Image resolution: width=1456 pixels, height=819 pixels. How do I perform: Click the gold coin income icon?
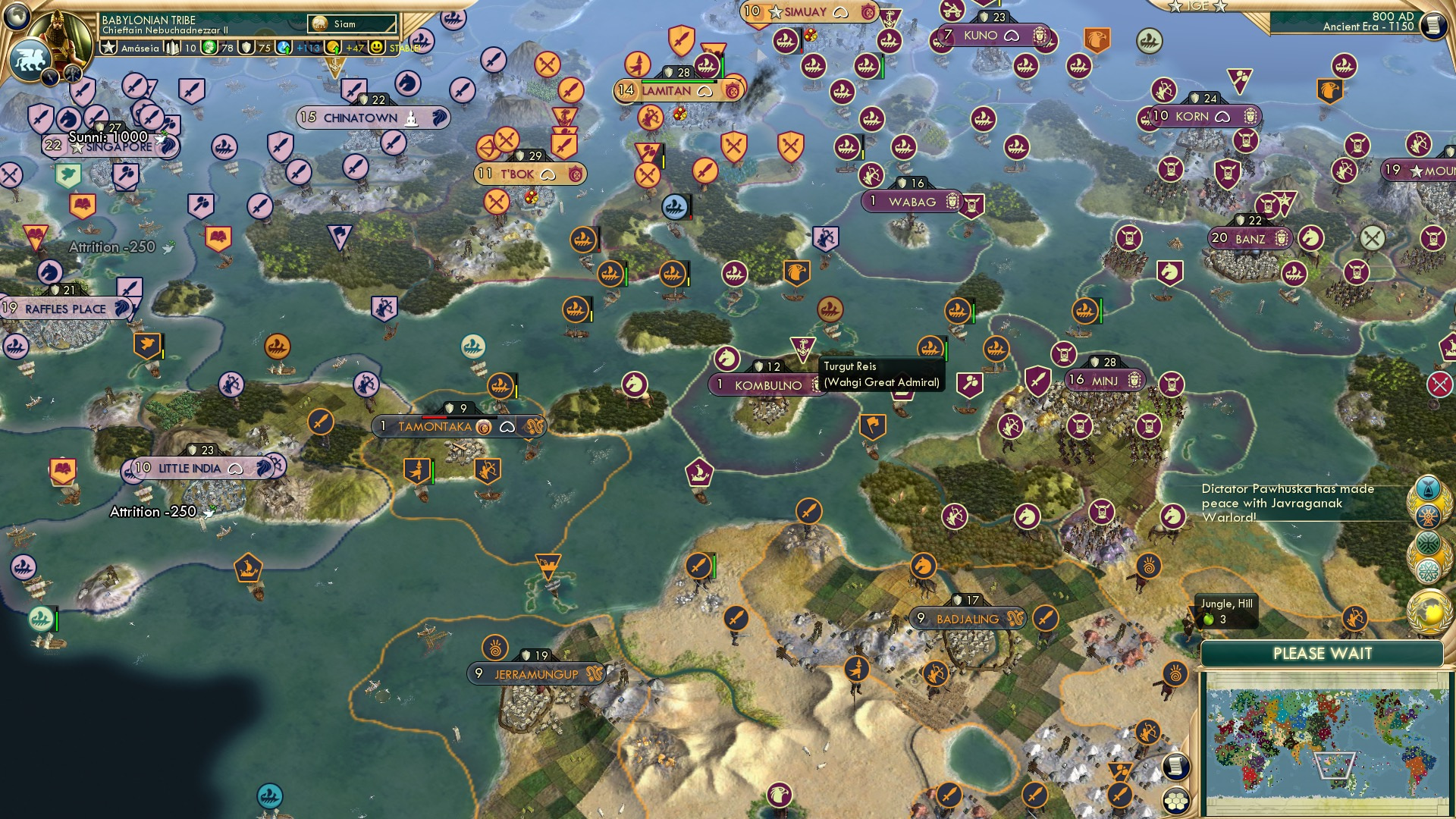click(x=331, y=47)
